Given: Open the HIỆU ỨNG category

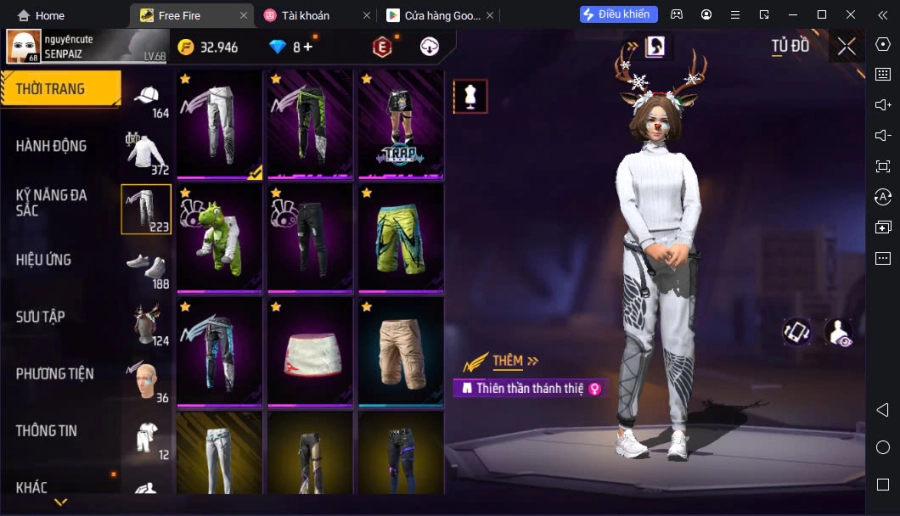Looking at the screenshot, I should point(44,260).
